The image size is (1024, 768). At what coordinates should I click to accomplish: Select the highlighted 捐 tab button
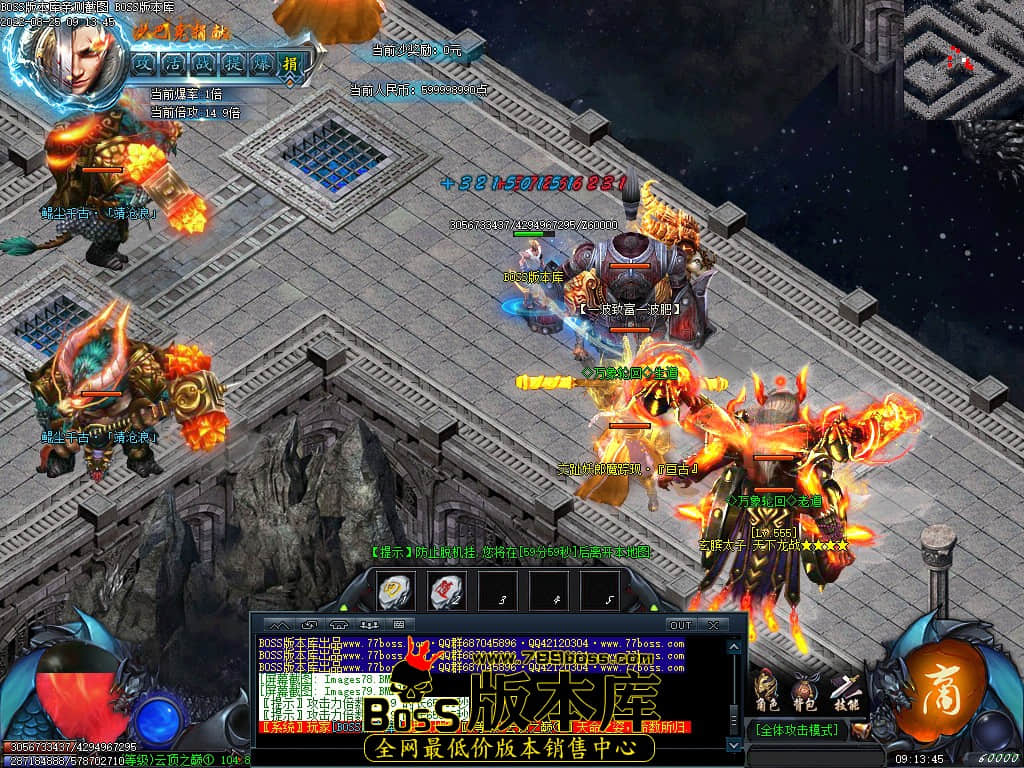tap(293, 63)
